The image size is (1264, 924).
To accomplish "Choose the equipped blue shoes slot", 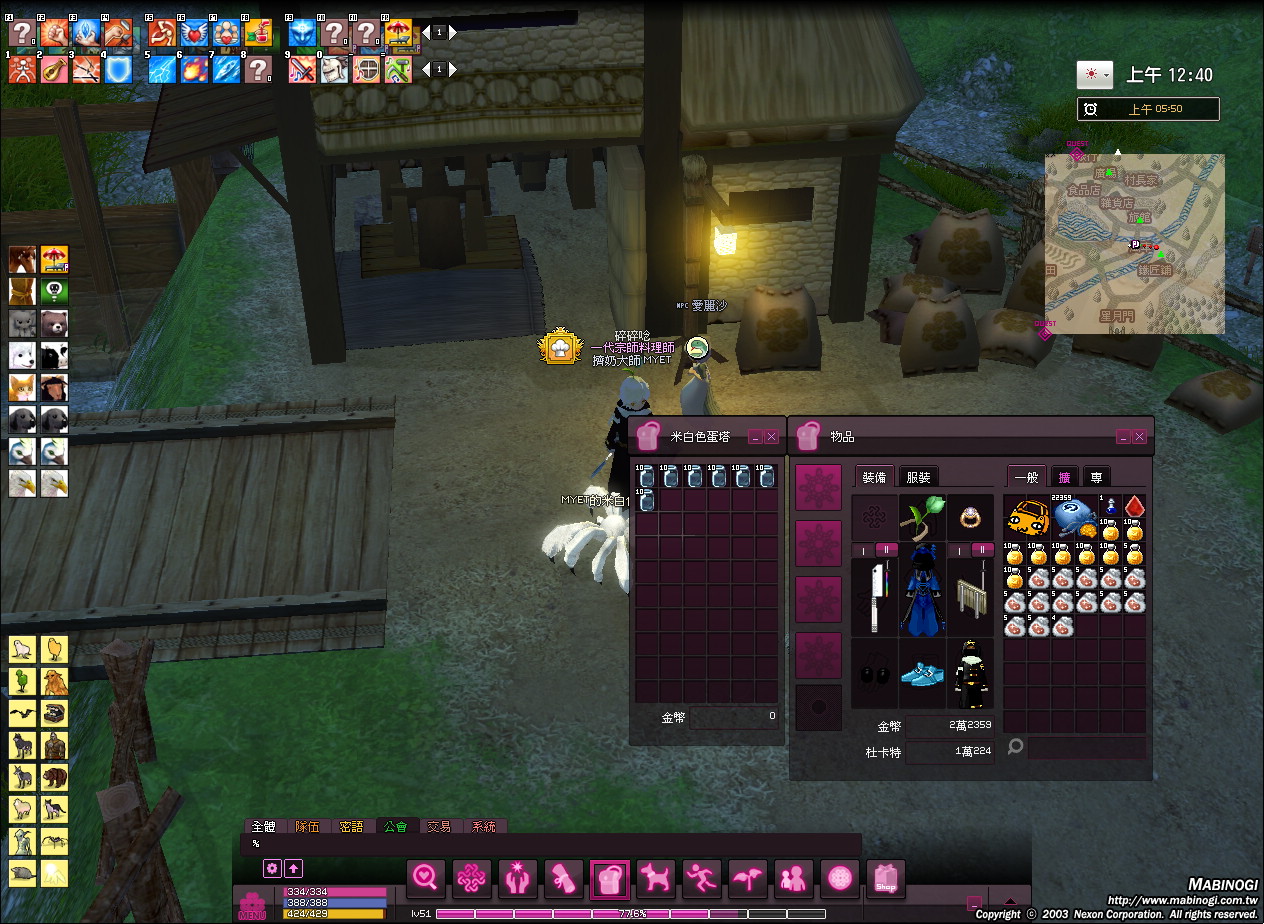I will 922,673.
